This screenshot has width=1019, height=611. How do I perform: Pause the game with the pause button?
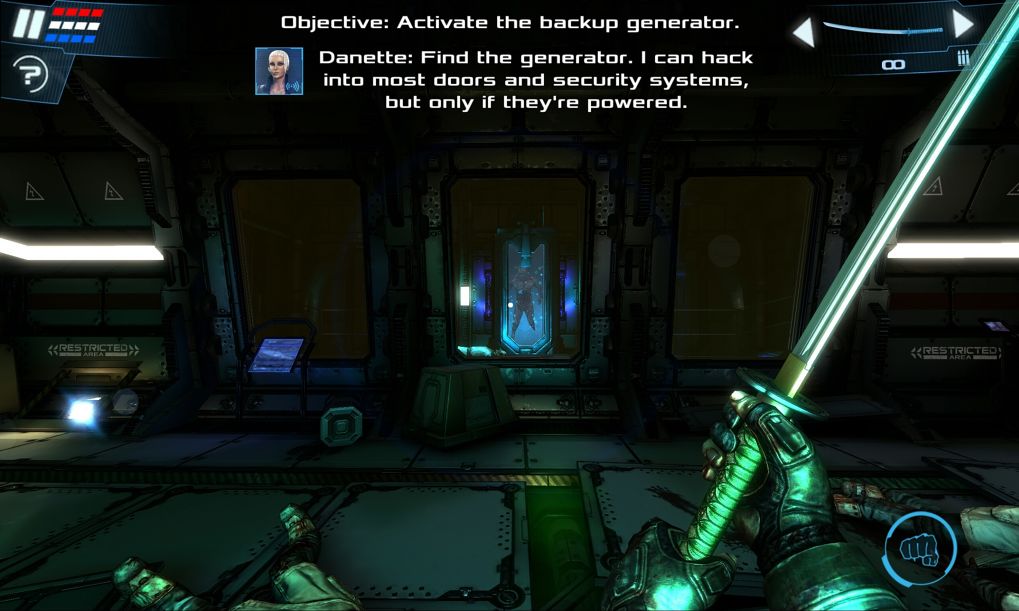pos(28,23)
